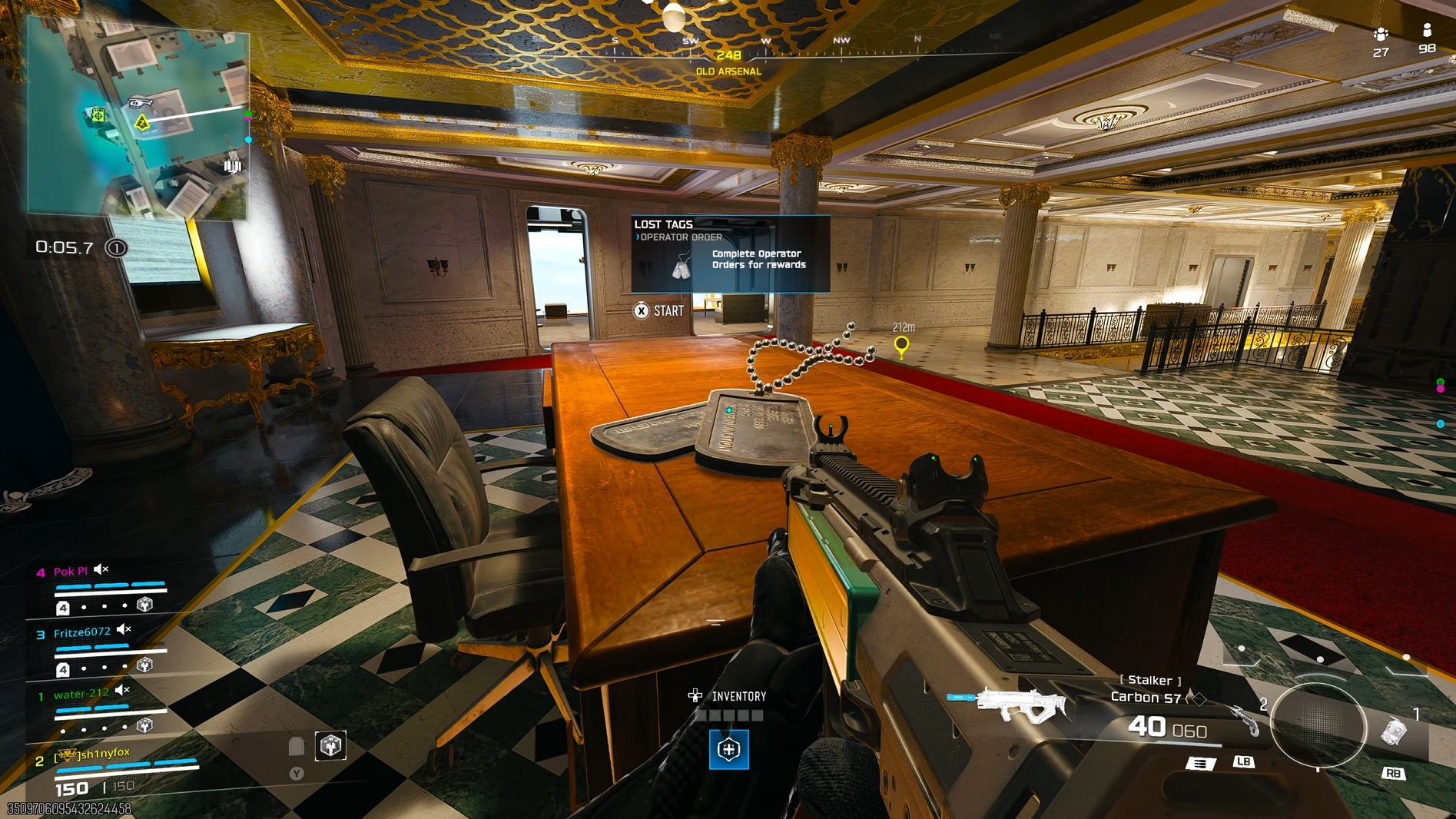Select Pok Pl's killstreak hexagon icon
This screenshot has height=819, width=1456.
pos(144,605)
